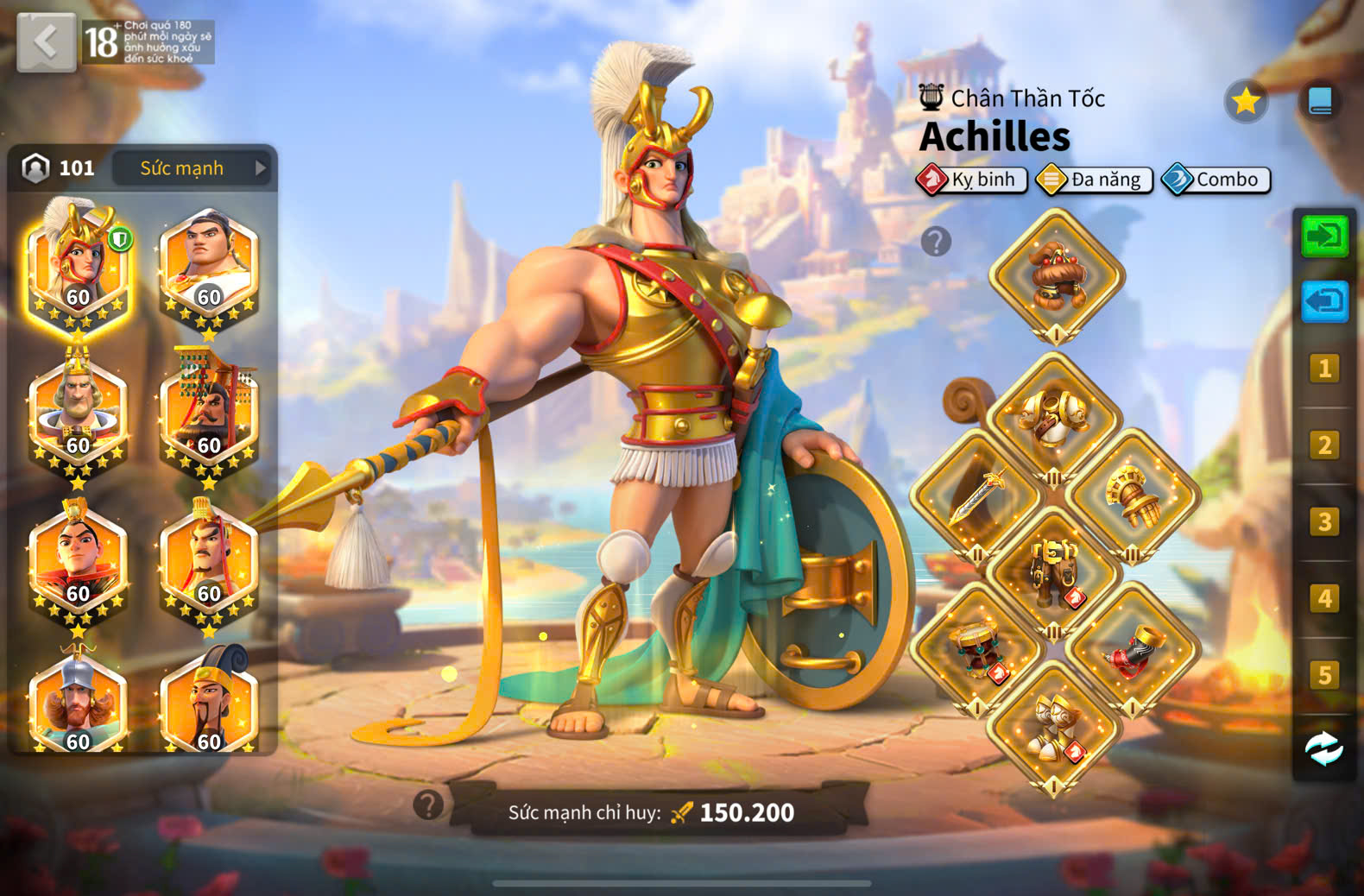Select the helmet equipment slot

click(x=1056, y=276)
